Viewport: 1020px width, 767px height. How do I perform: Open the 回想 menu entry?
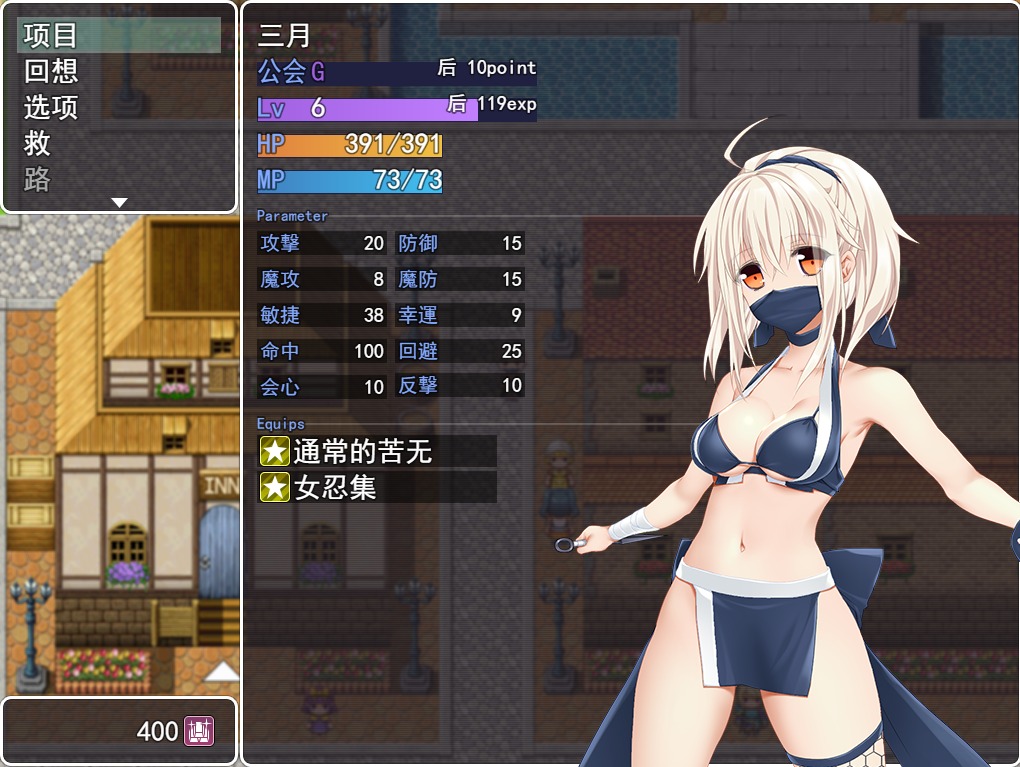pyautogui.click(x=118, y=71)
